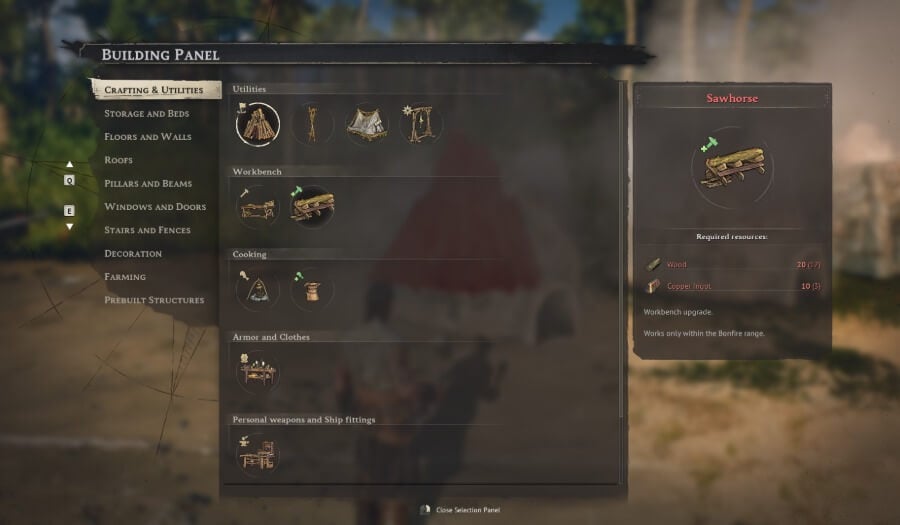Switch to Stairs and Fences

tap(147, 230)
